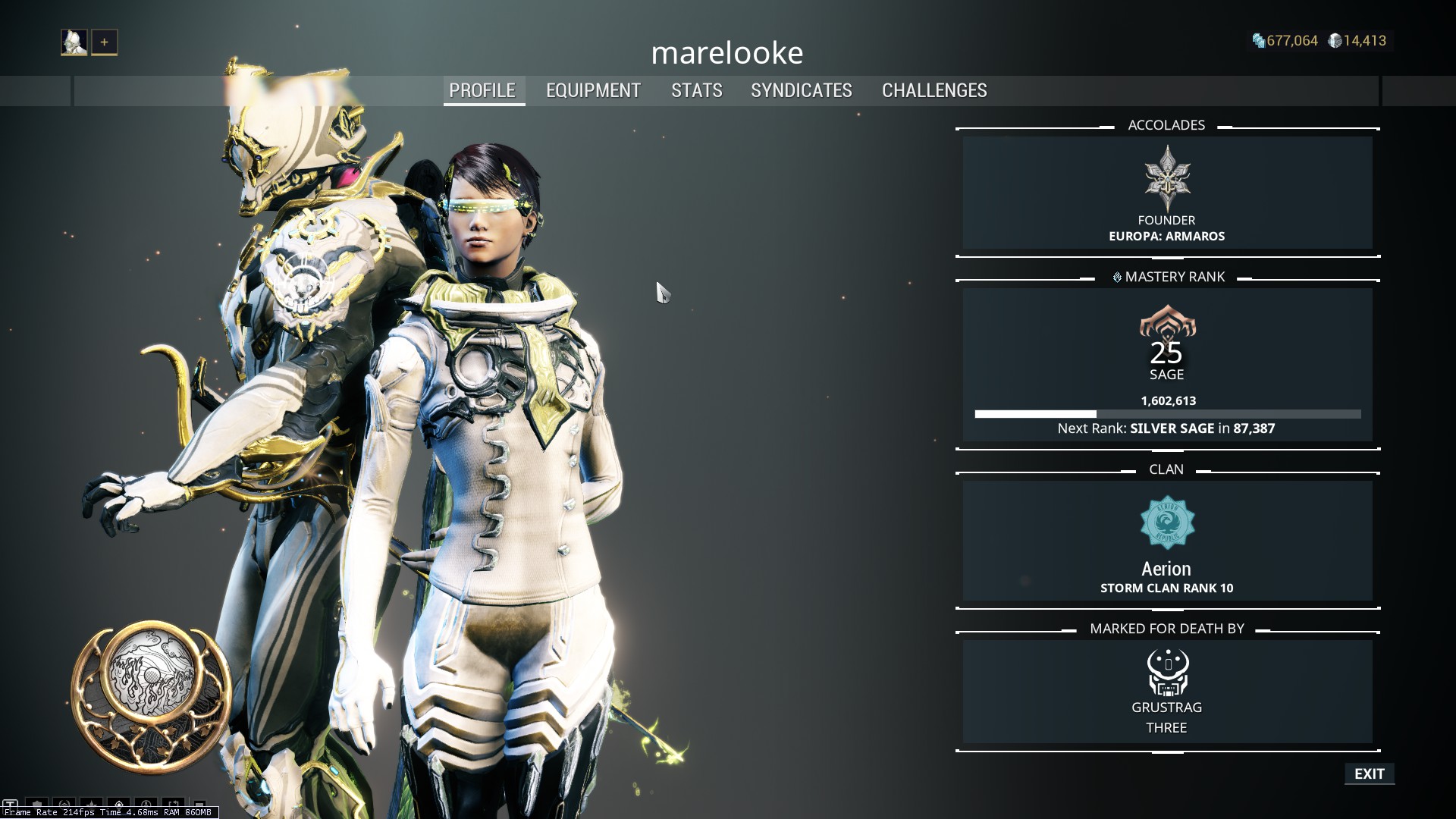
Task: Open the CHALLENGES tab
Action: click(934, 90)
